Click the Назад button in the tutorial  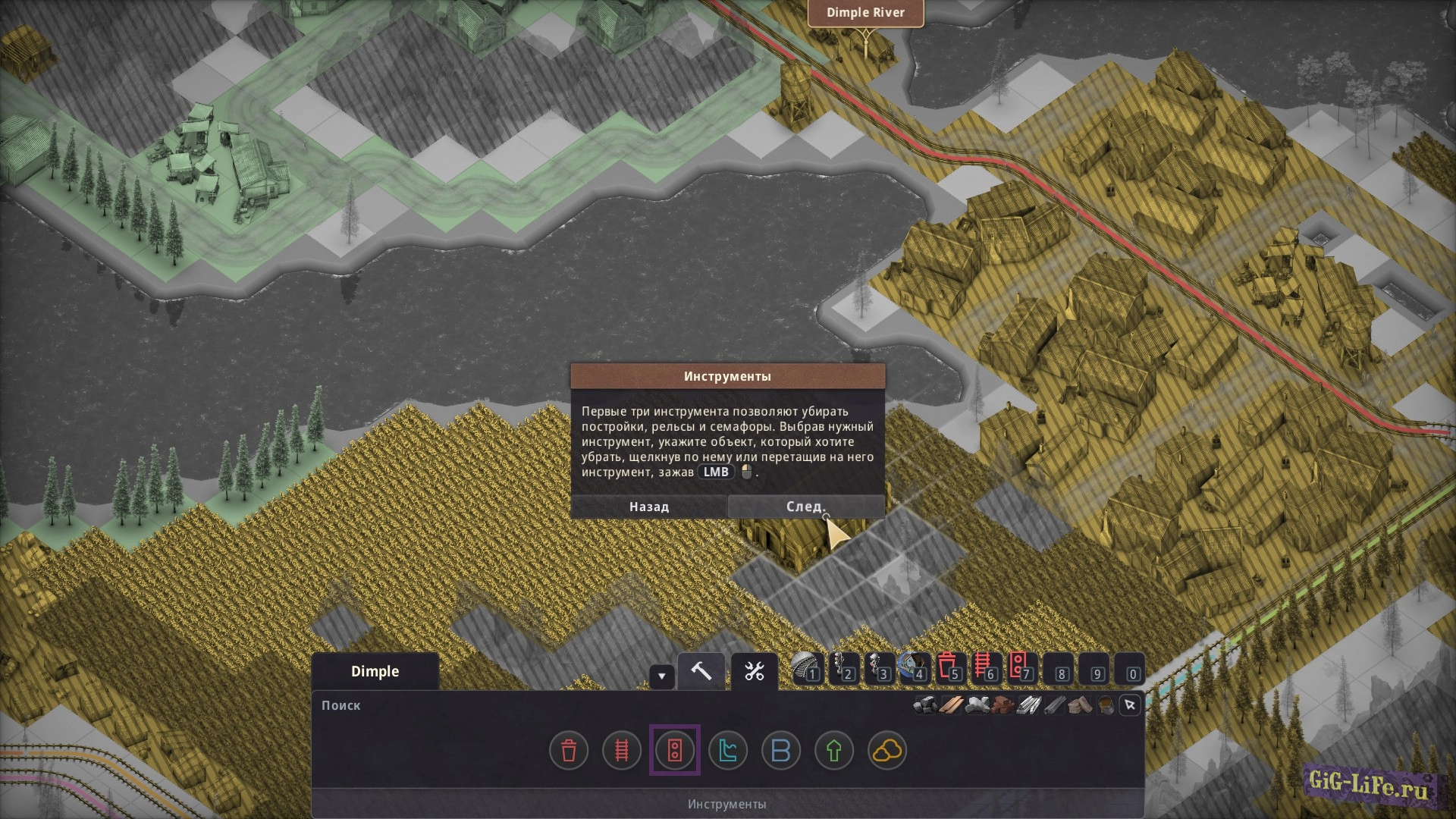[648, 507]
